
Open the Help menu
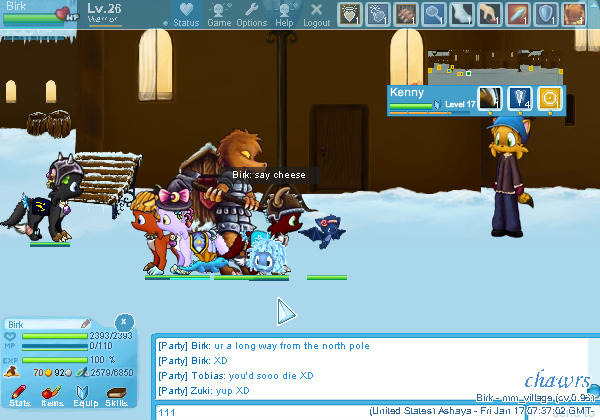[x=284, y=14]
